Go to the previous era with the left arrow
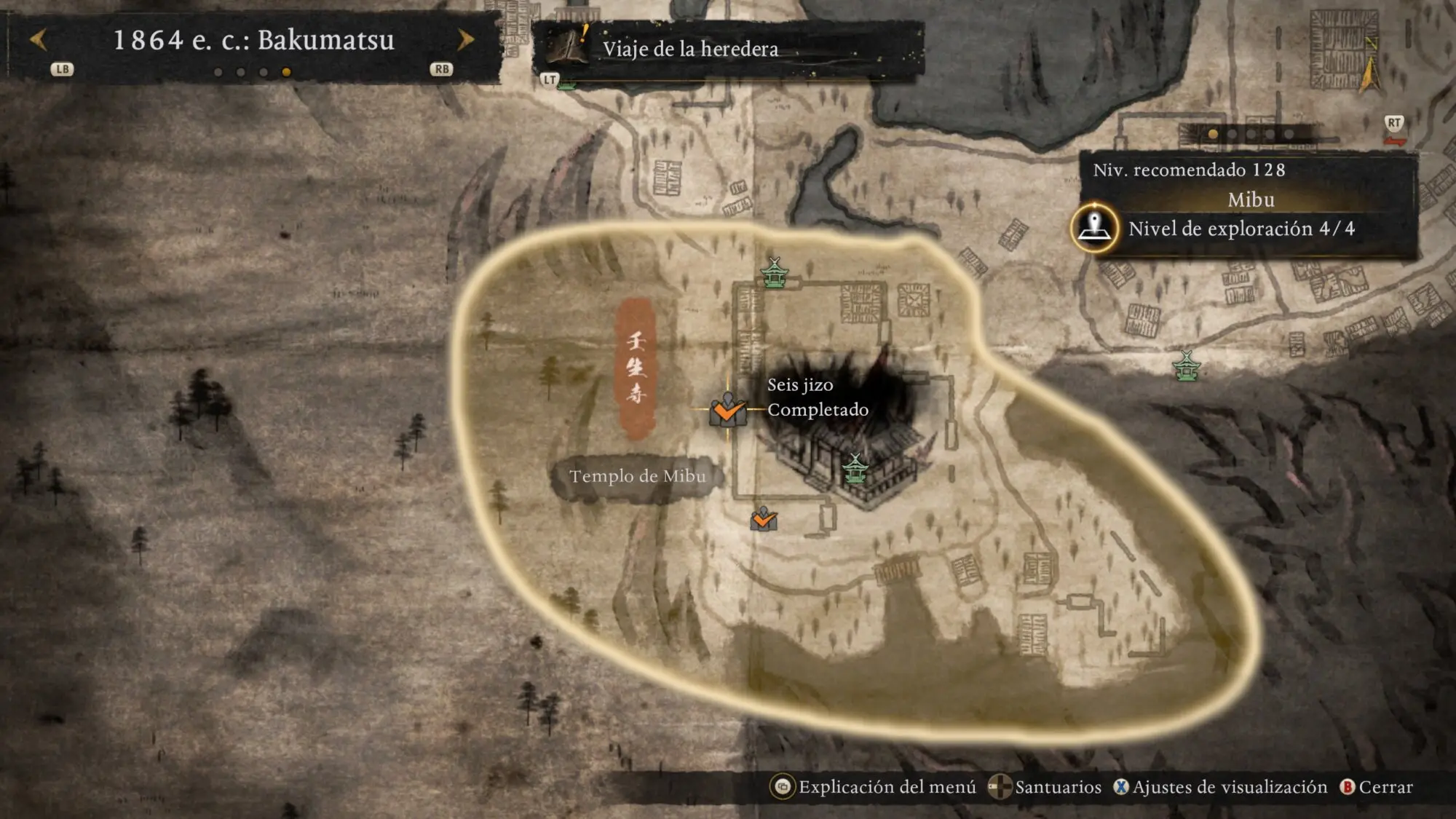The height and width of the screenshot is (819, 1456). (x=39, y=40)
